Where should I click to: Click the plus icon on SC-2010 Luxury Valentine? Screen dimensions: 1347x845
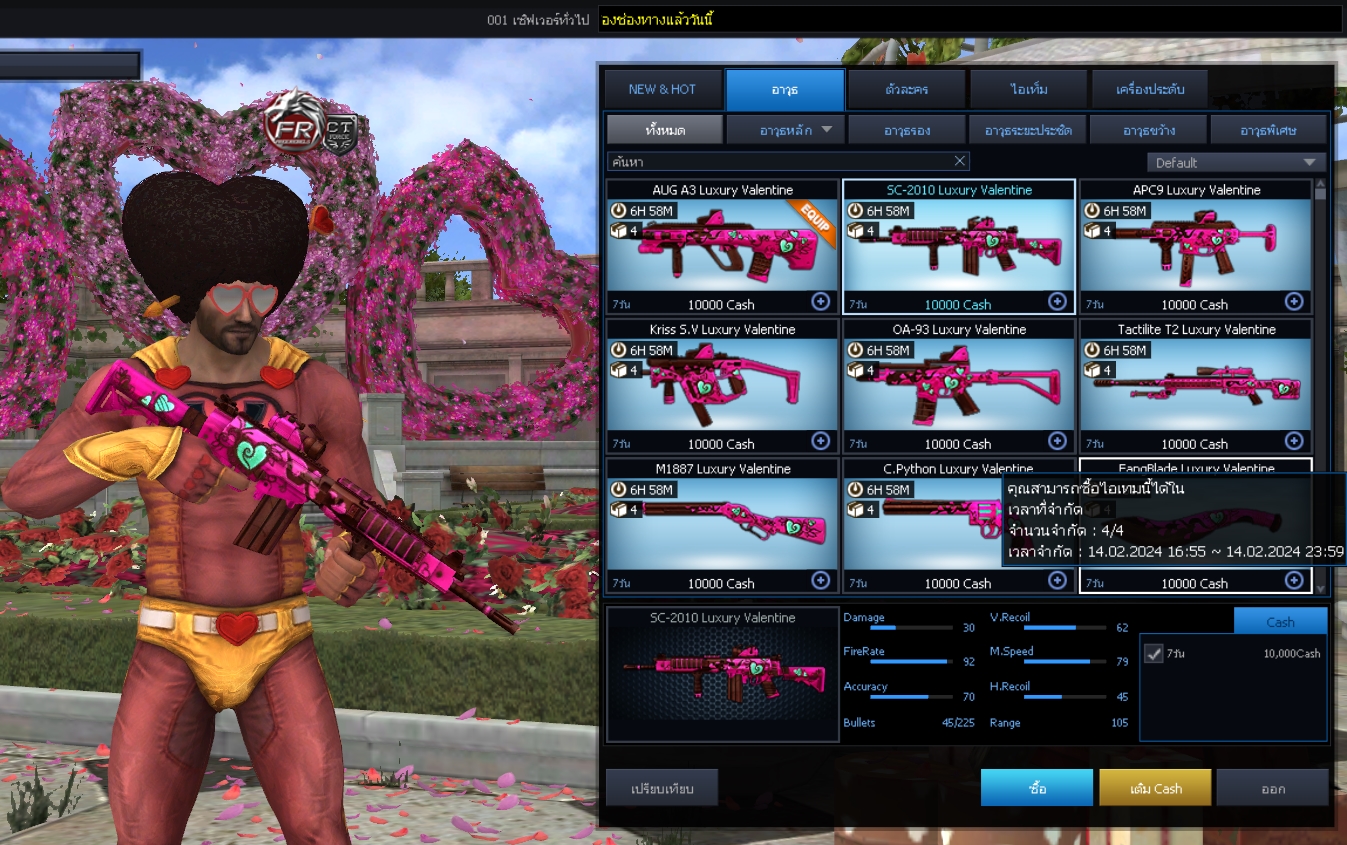point(1057,301)
